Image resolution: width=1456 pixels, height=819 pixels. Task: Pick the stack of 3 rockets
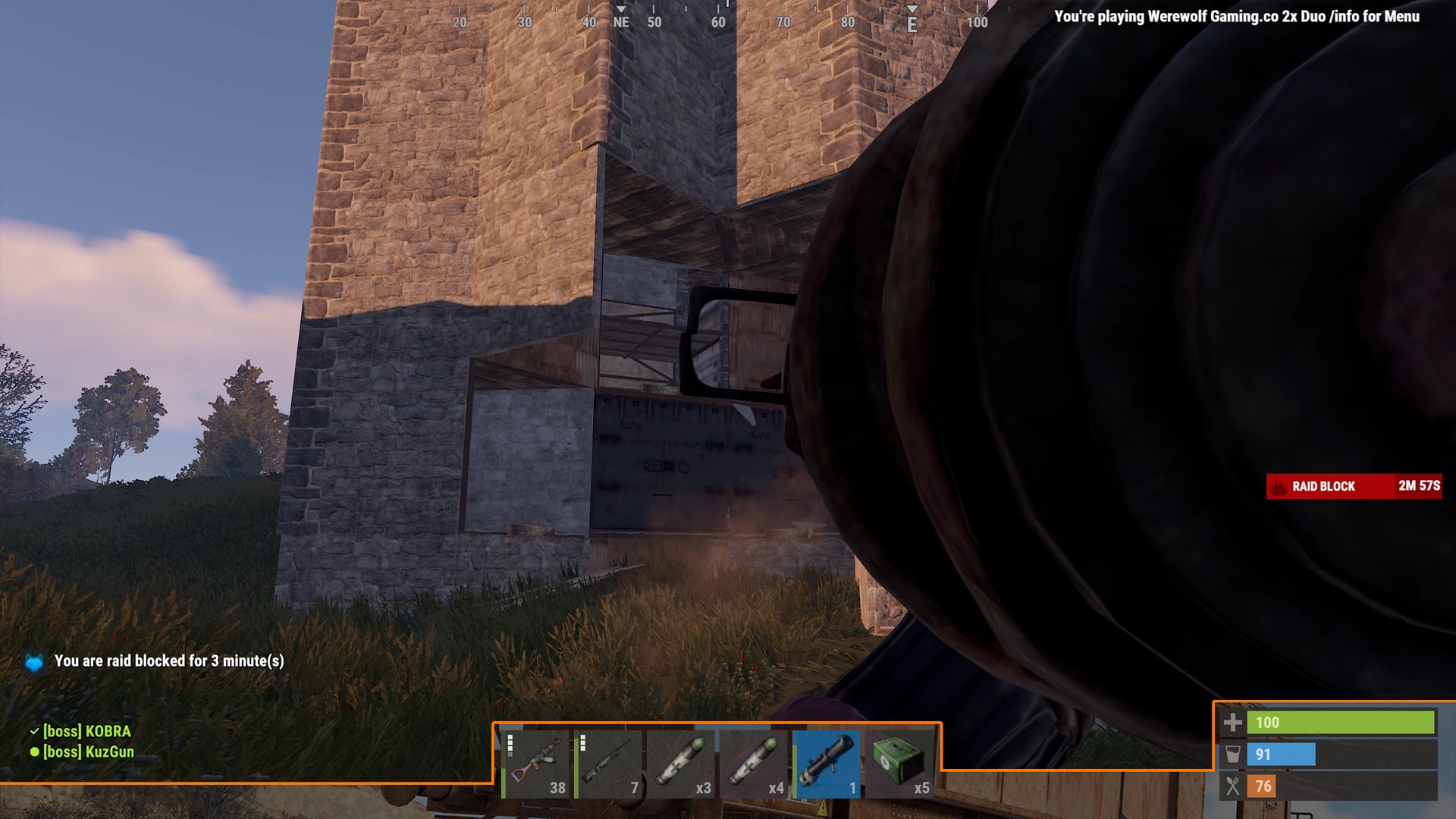click(x=681, y=764)
